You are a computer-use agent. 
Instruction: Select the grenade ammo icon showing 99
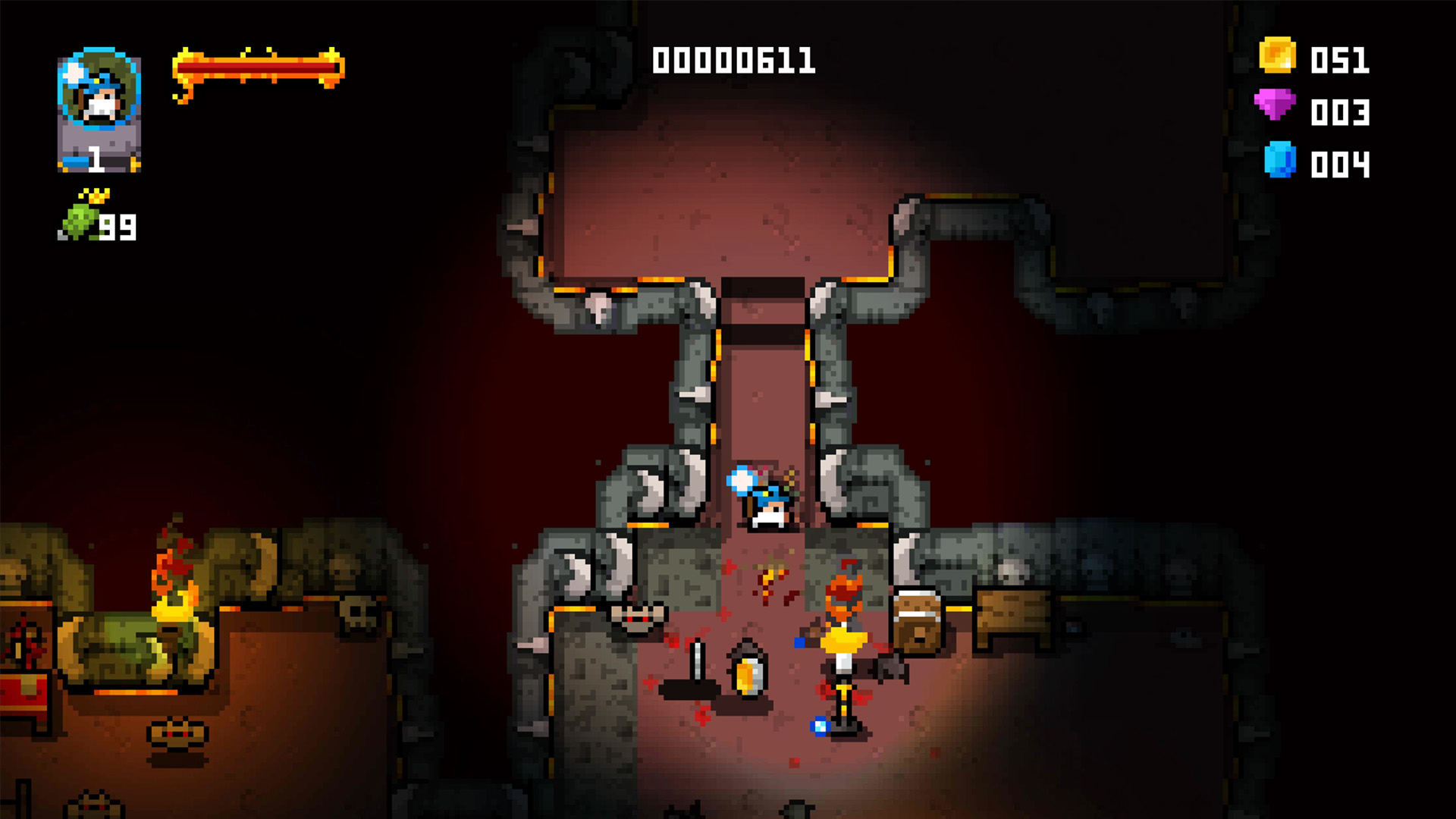tap(80, 220)
